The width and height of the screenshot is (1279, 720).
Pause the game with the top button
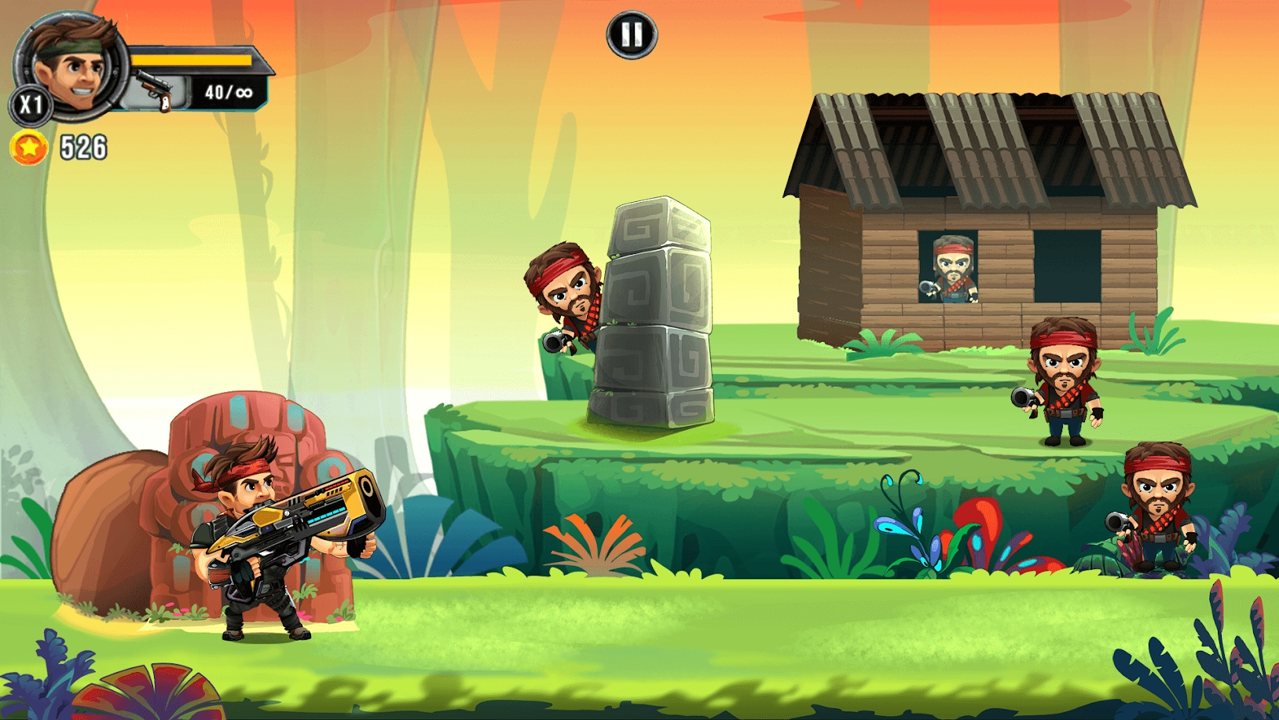(632, 36)
